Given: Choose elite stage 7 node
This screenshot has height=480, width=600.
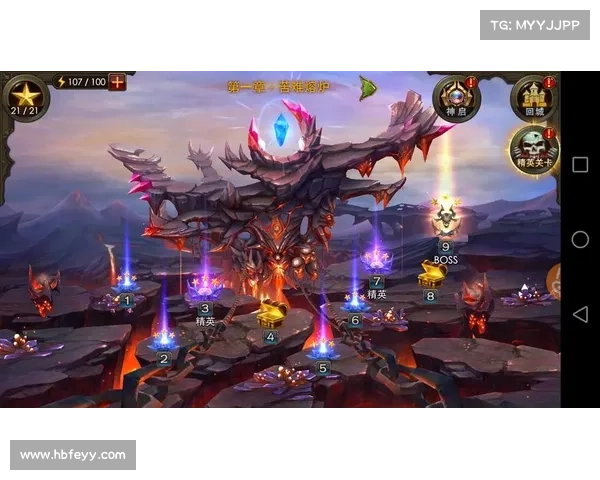Looking at the screenshot, I should point(377,262).
